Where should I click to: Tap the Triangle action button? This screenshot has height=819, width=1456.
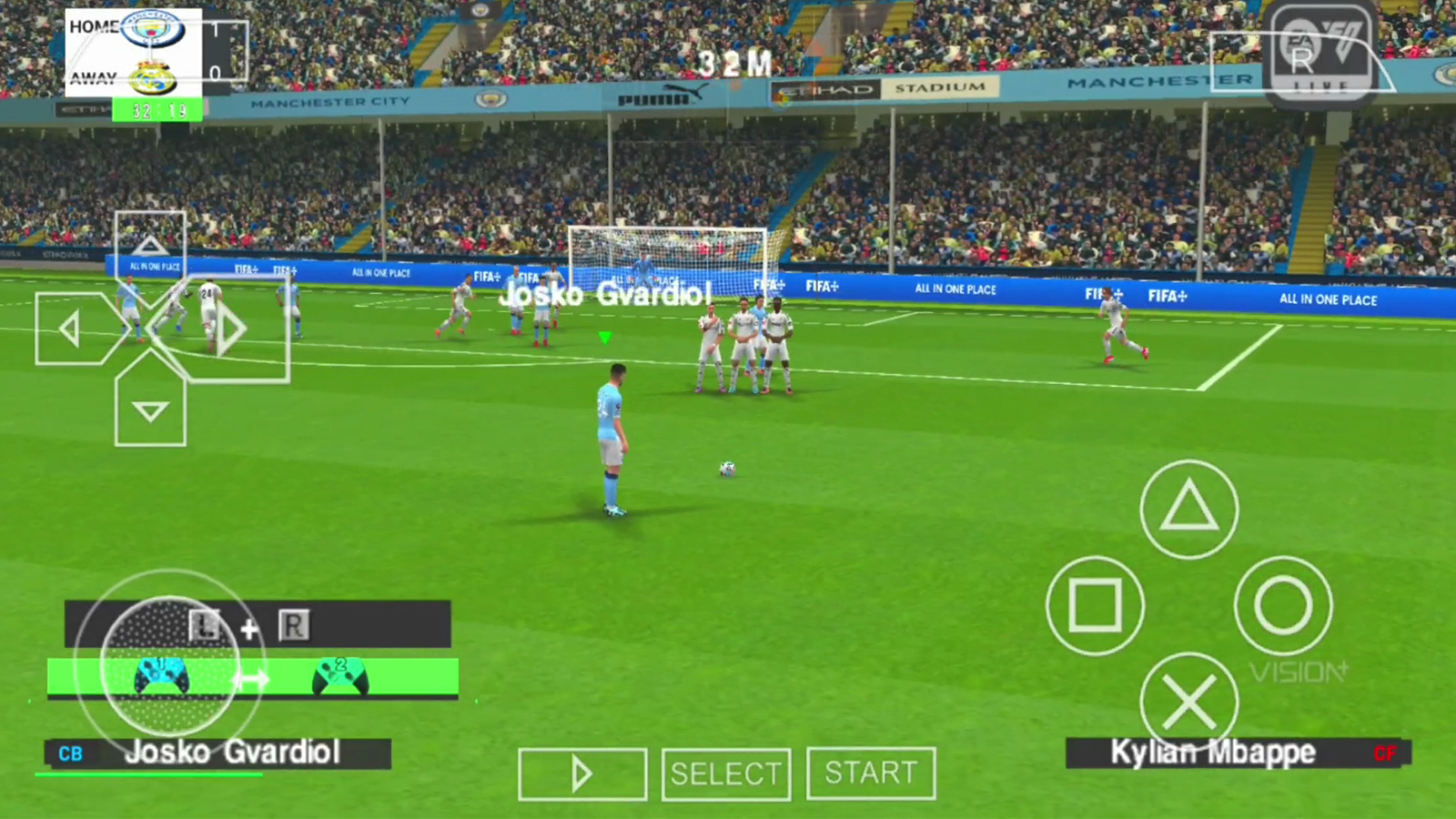pos(1188,510)
